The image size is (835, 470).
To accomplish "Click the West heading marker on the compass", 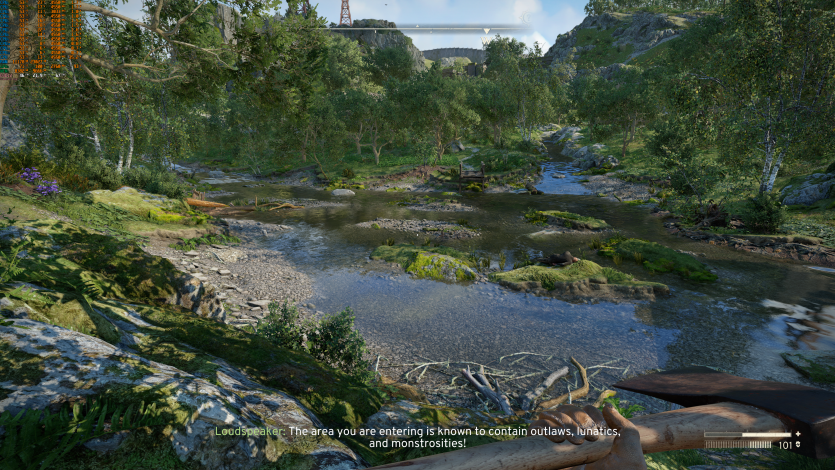I will pyautogui.click(x=486, y=40).
